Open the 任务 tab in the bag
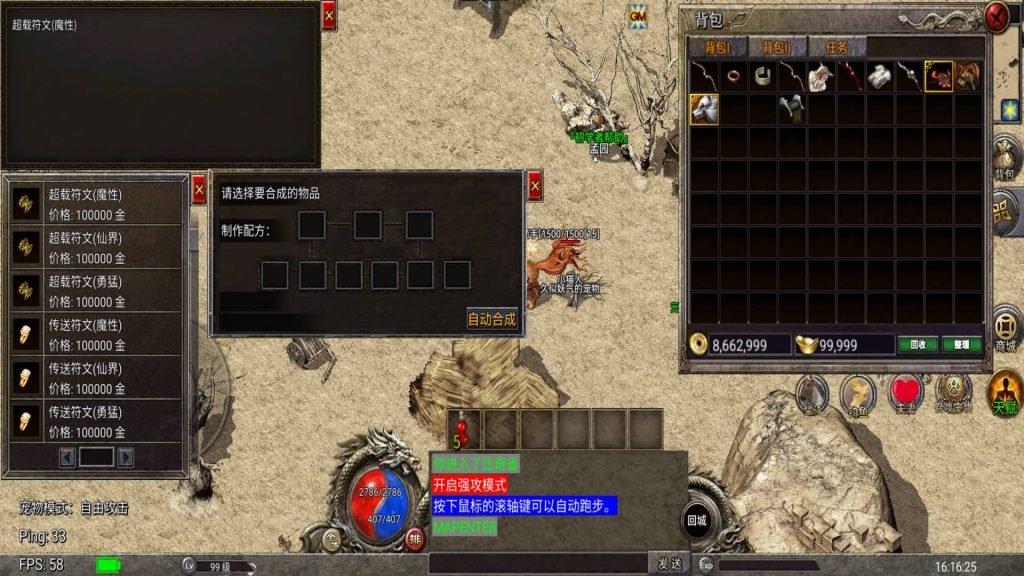This screenshot has width=1024, height=576. (837, 48)
